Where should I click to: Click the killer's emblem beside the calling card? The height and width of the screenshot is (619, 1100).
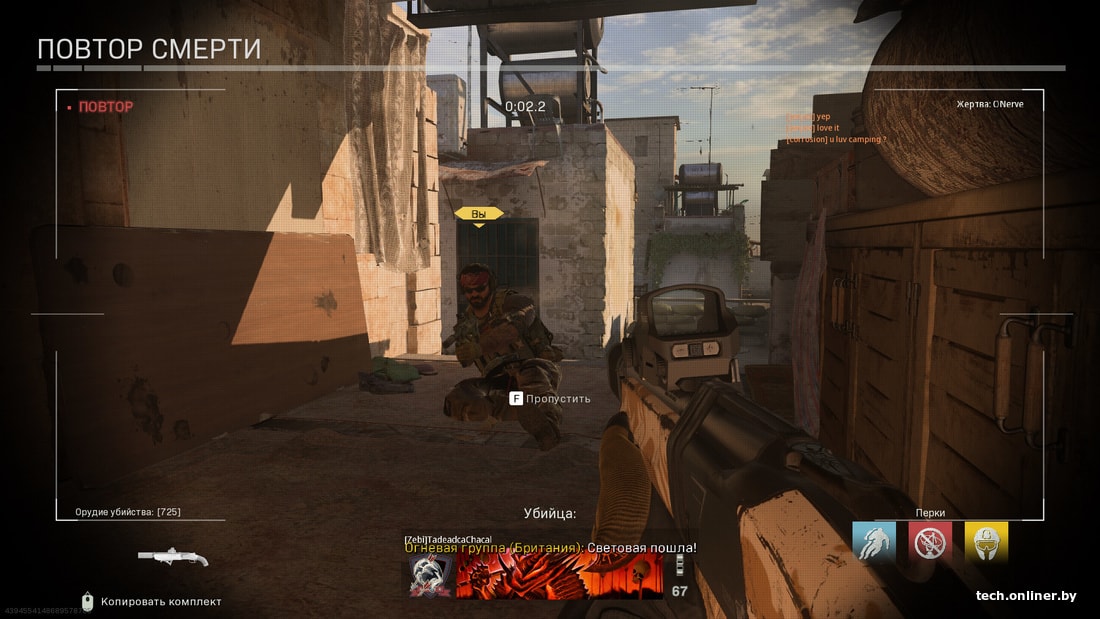click(431, 577)
